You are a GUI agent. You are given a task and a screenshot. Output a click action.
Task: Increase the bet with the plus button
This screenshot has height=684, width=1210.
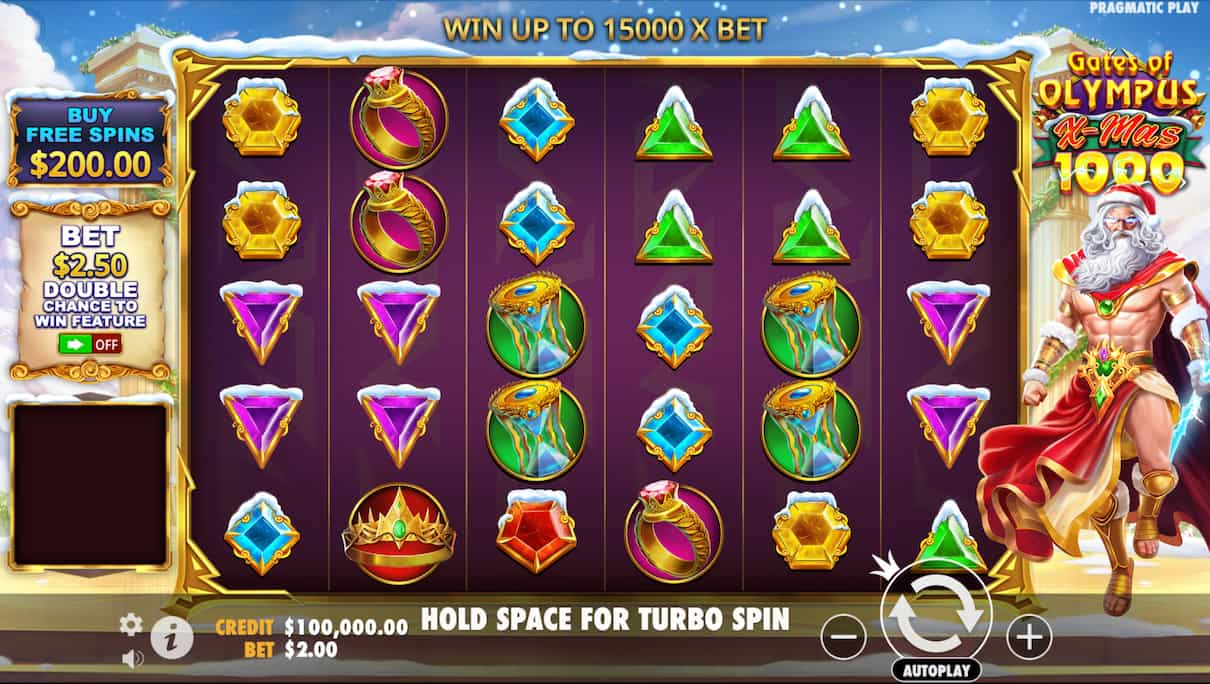pos(1028,636)
